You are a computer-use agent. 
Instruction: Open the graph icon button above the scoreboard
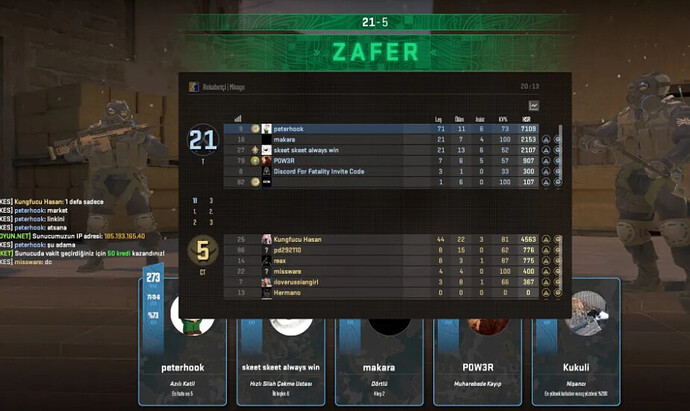coord(534,105)
